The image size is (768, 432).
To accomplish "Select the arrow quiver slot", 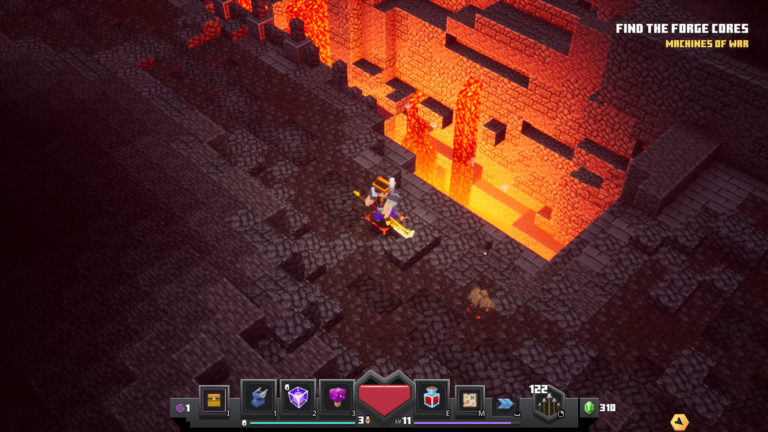I will [548, 404].
